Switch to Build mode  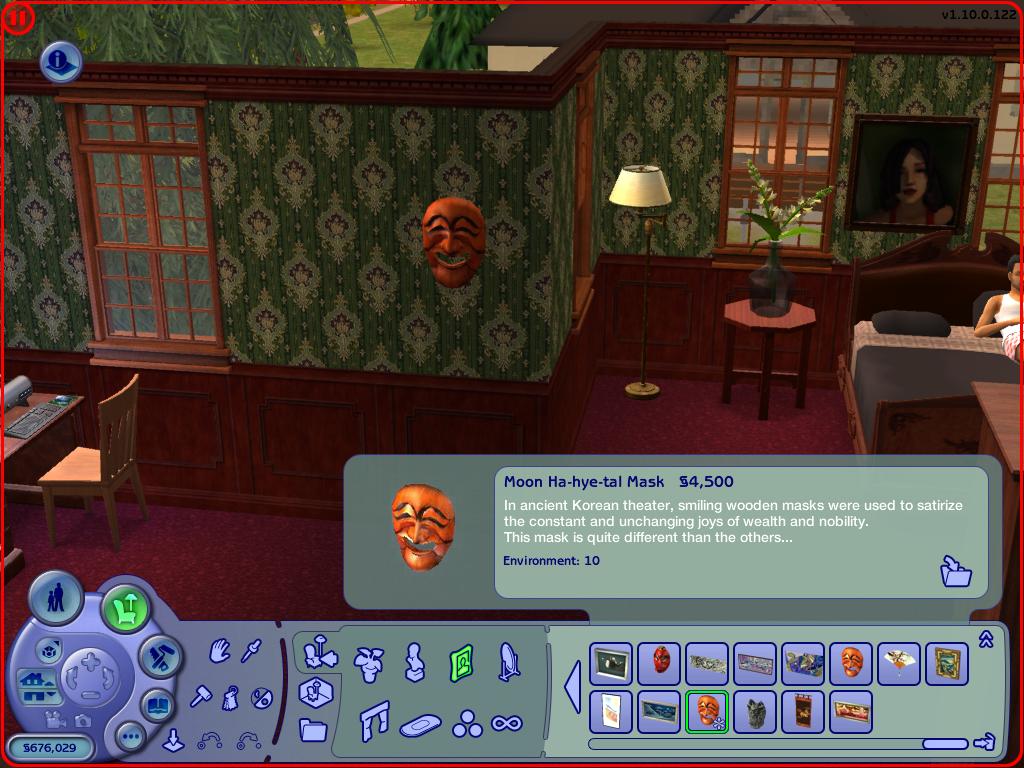coord(158,656)
